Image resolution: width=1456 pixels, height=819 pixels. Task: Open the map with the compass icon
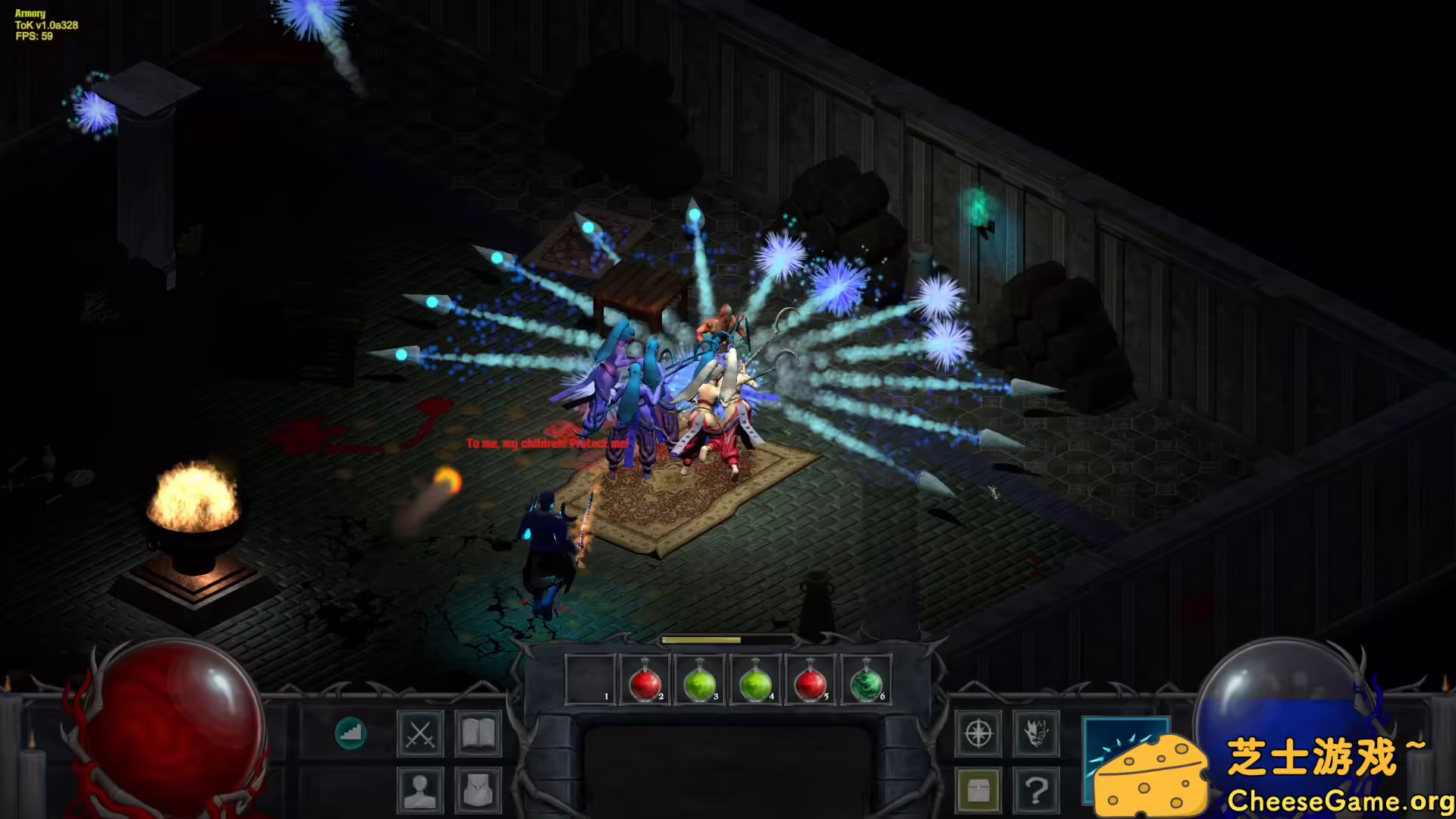pos(981,734)
